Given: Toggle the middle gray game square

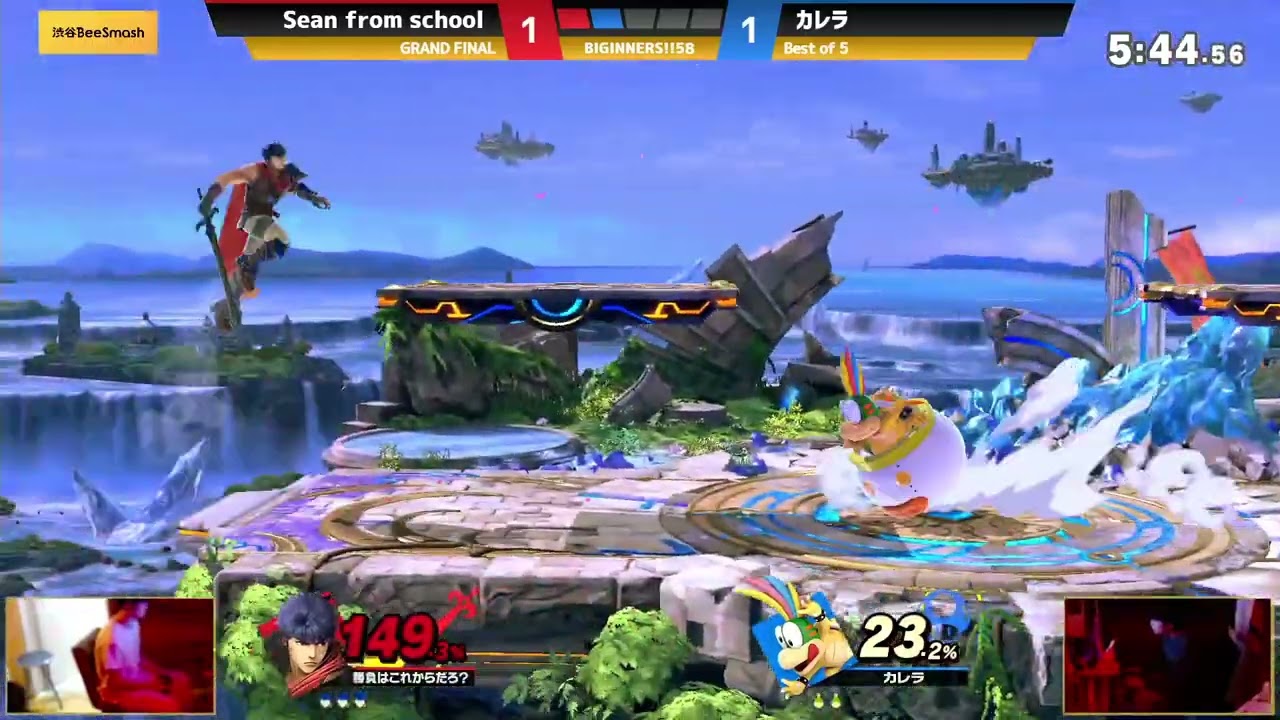Looking at the screenshot, I should pos(670,23).
